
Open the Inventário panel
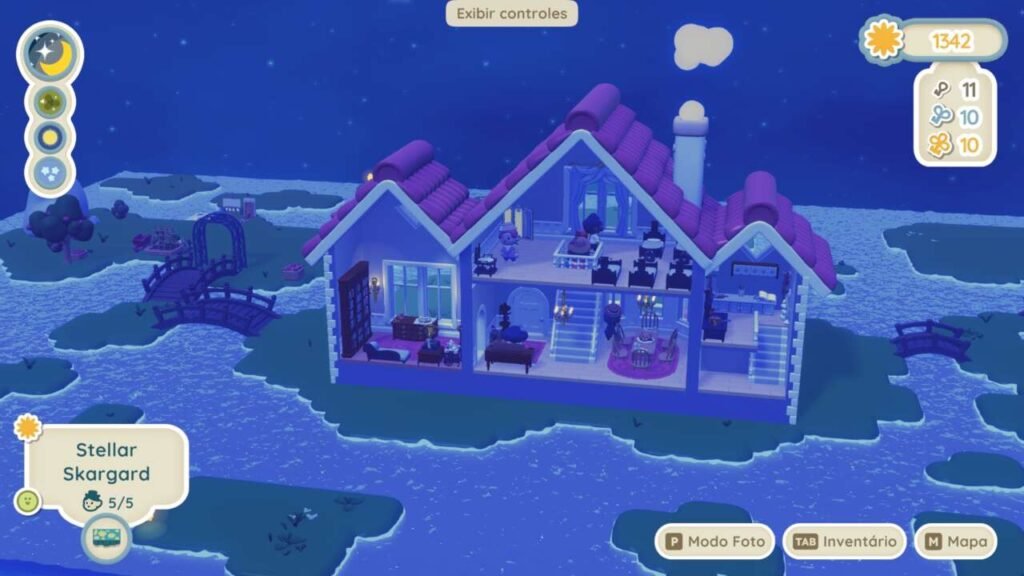[844, 542]
